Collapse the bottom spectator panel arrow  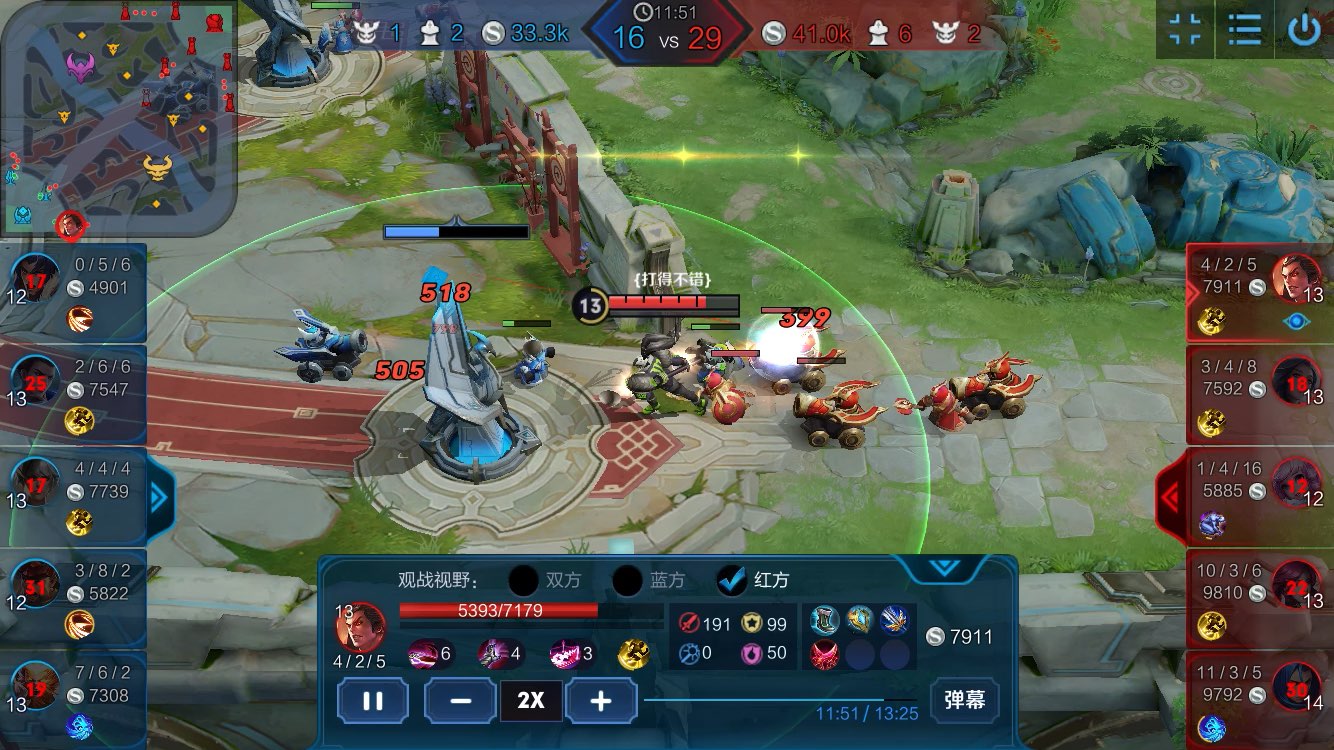[944, 568]
